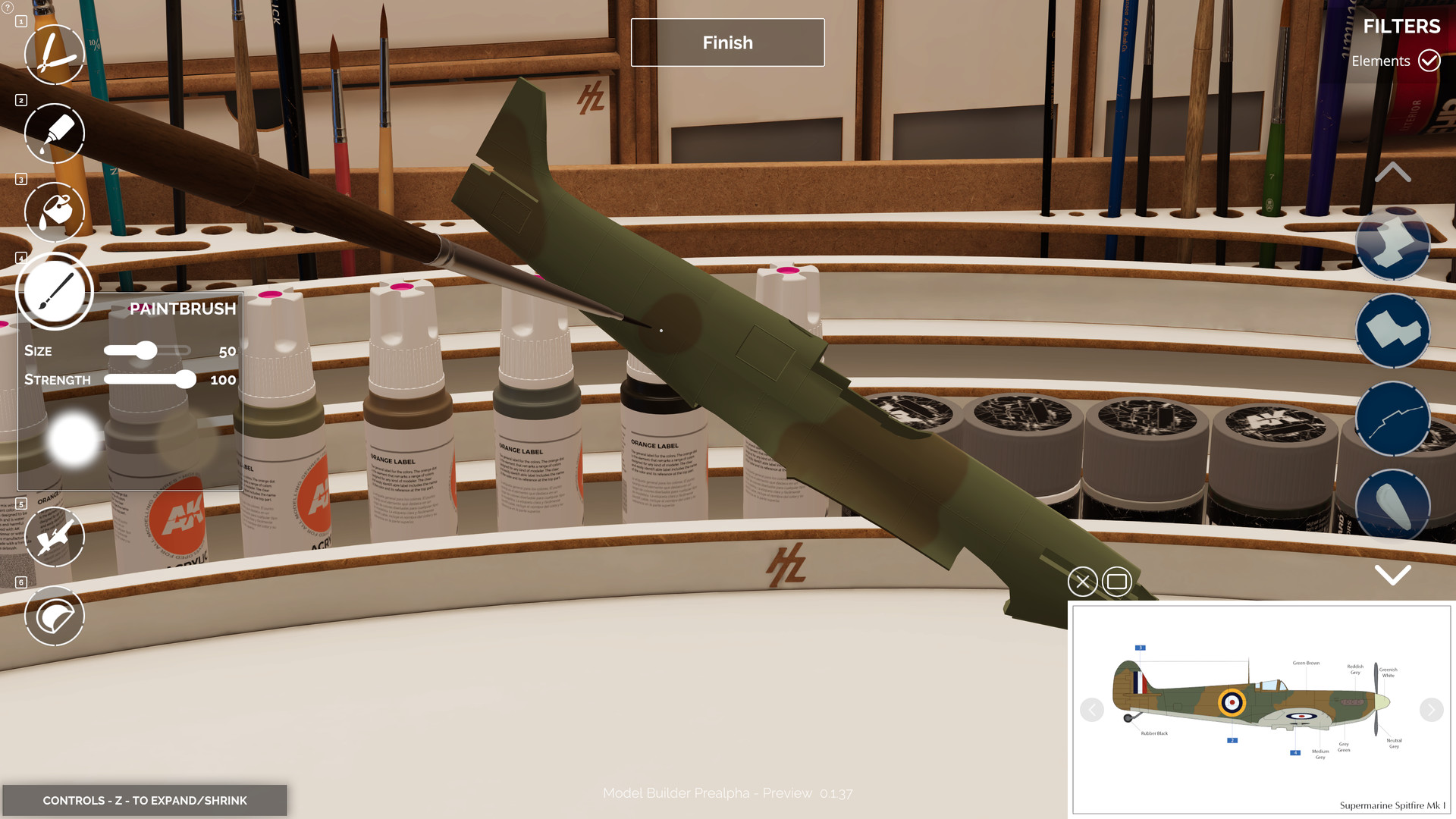Deselect the model using the X button
The width and height of the screenshot is (1456, 819).
tap(1082, 582)
